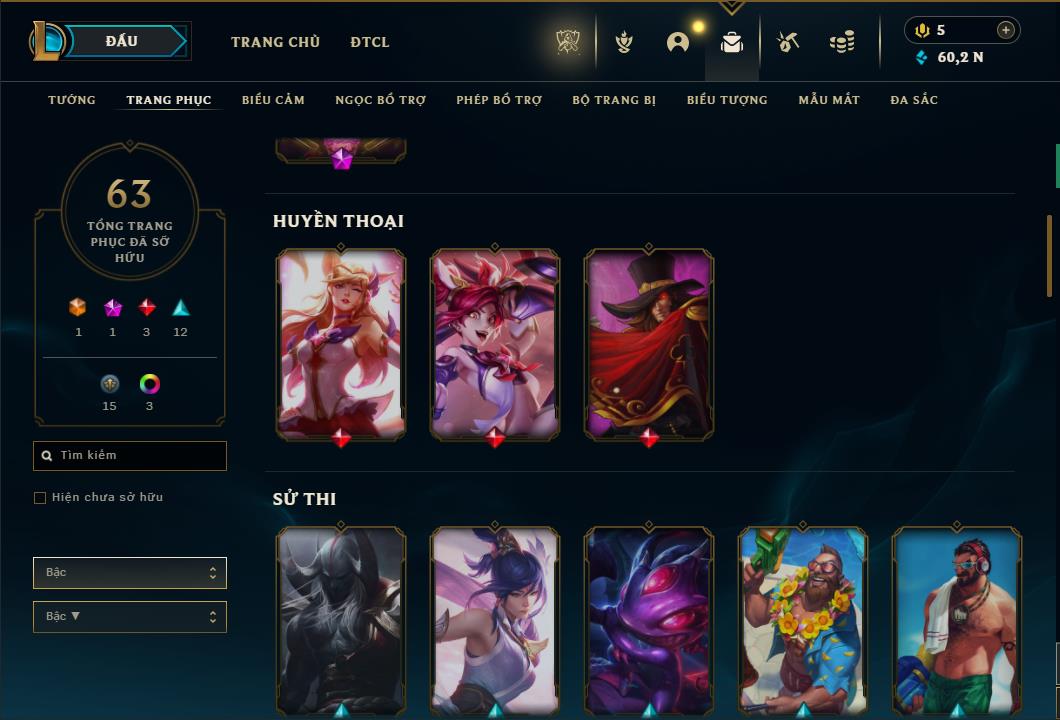Select the red caped top-hat skin card
The image size is (1060, 720).
pos(649,343)
